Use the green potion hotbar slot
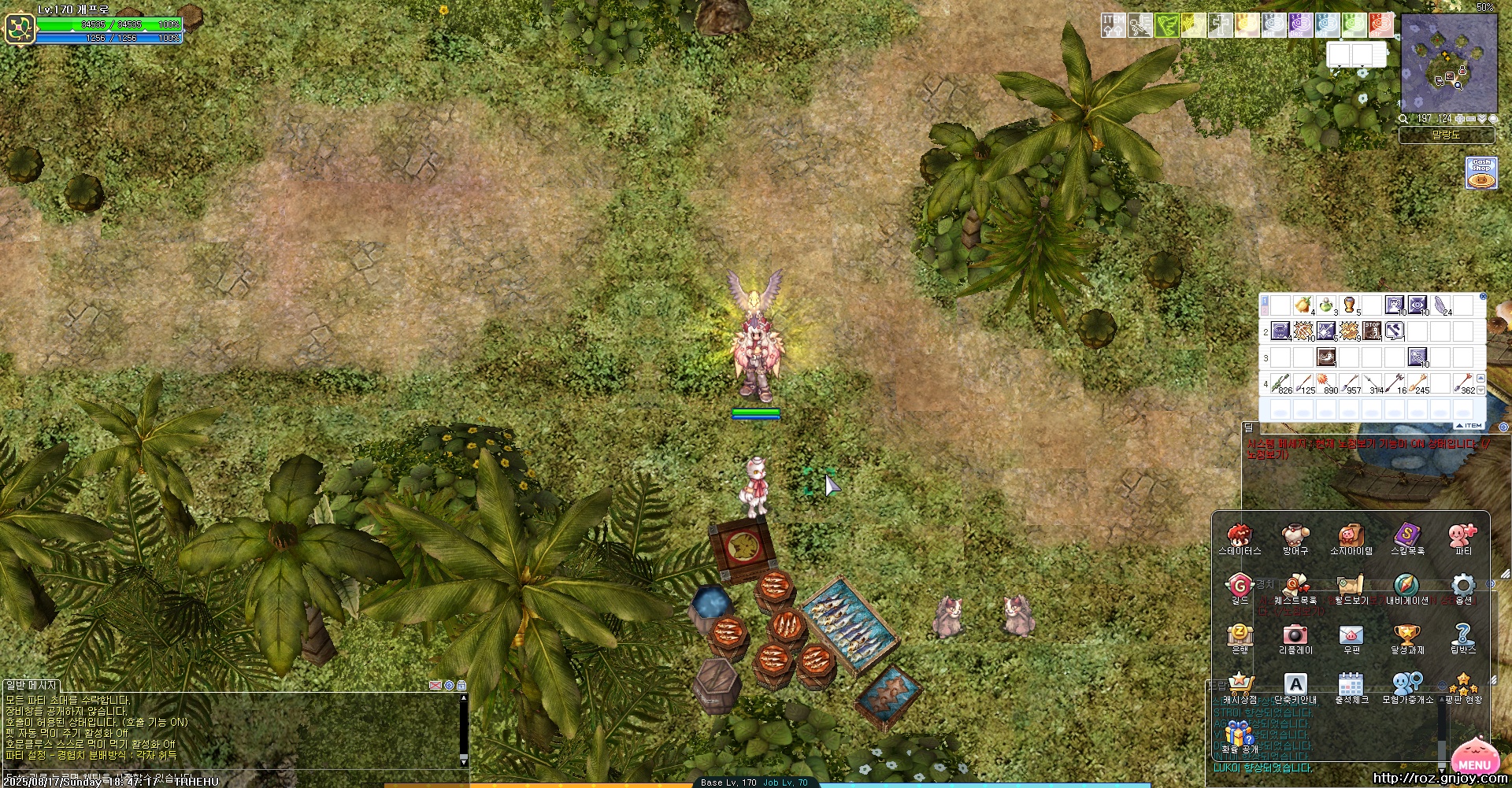Screen dimensions: 1512x788 tap(1326, 305)
